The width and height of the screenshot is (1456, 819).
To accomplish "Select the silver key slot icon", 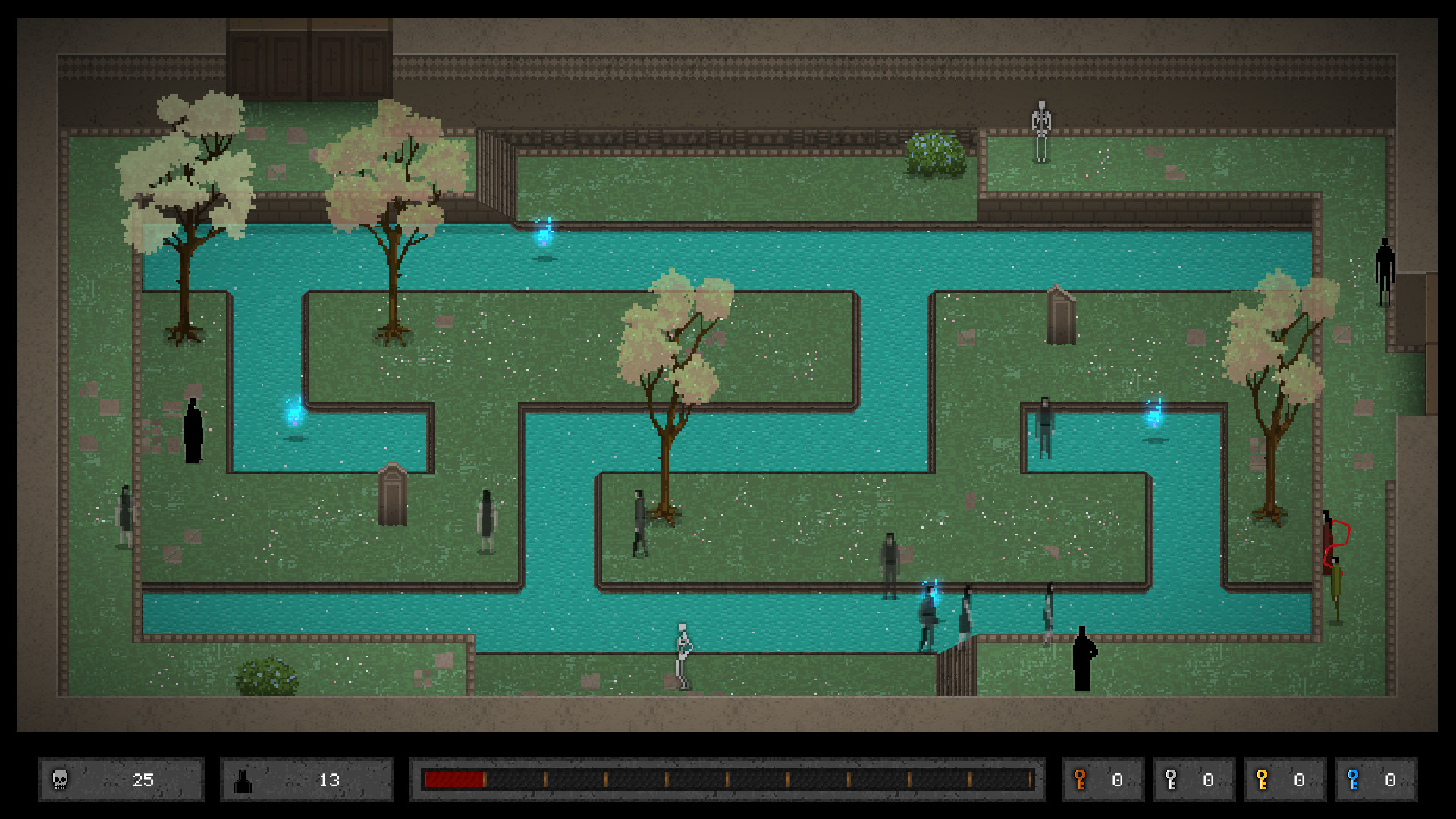I will 1169,780.
